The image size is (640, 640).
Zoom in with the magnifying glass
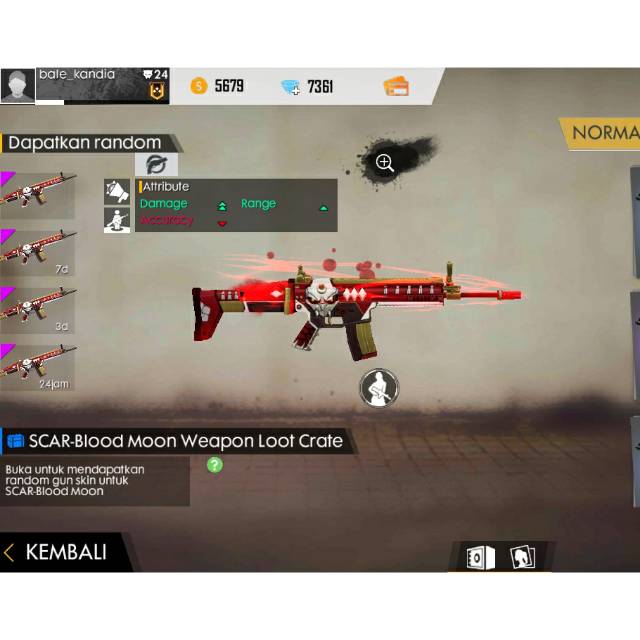(385, 163)
